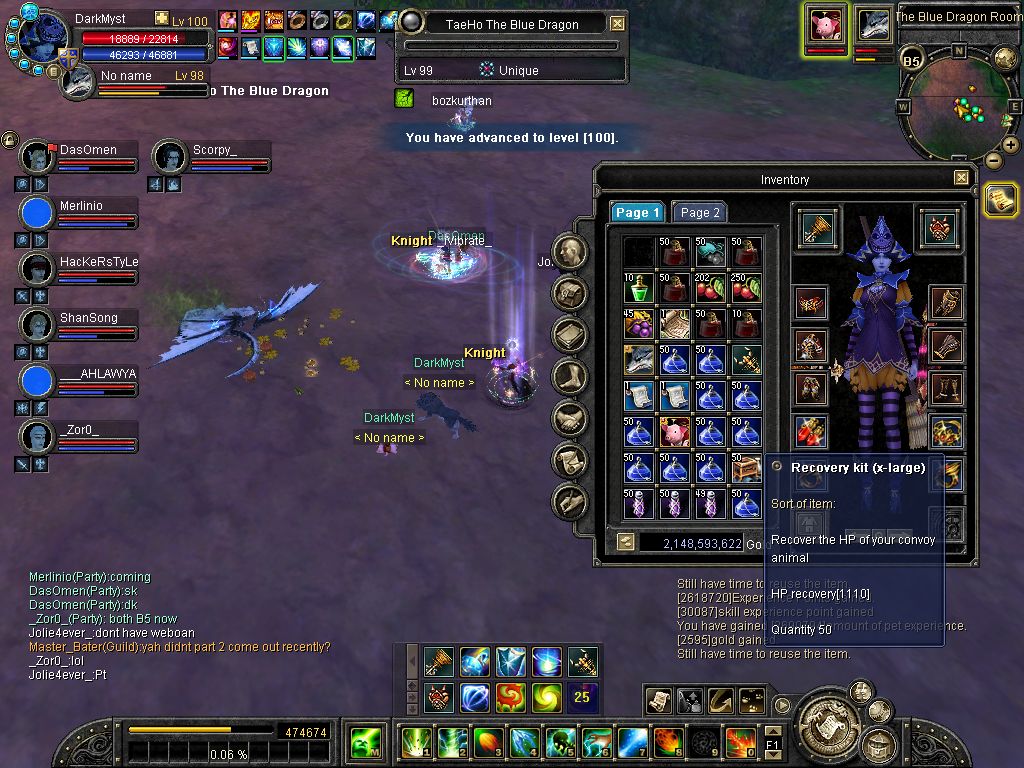Close the TaeHo The Blue Dragon target panel
Screen dimensions: 1024x768
[x=618, y=23]
